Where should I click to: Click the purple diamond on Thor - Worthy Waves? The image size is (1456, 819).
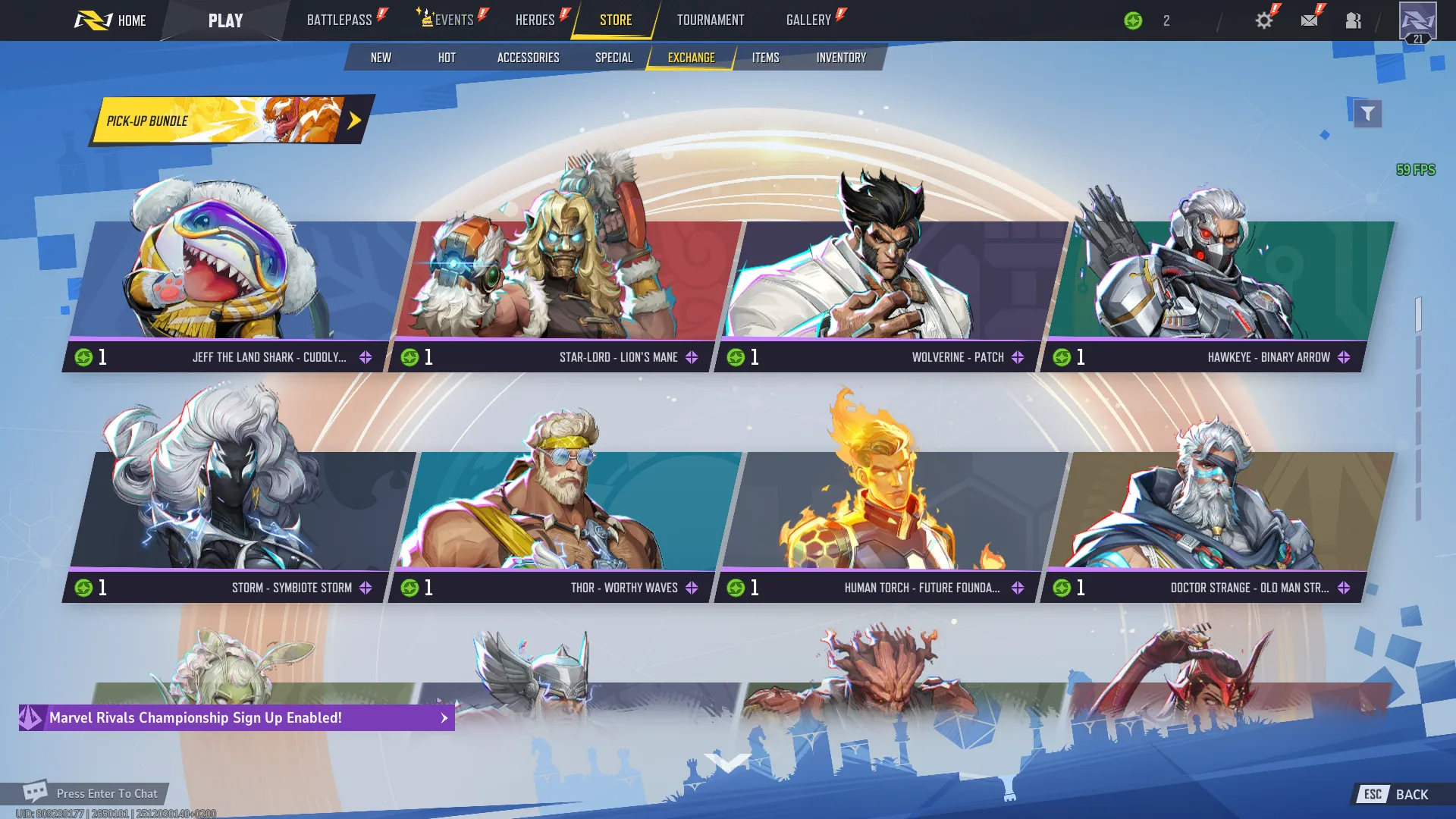691,587
